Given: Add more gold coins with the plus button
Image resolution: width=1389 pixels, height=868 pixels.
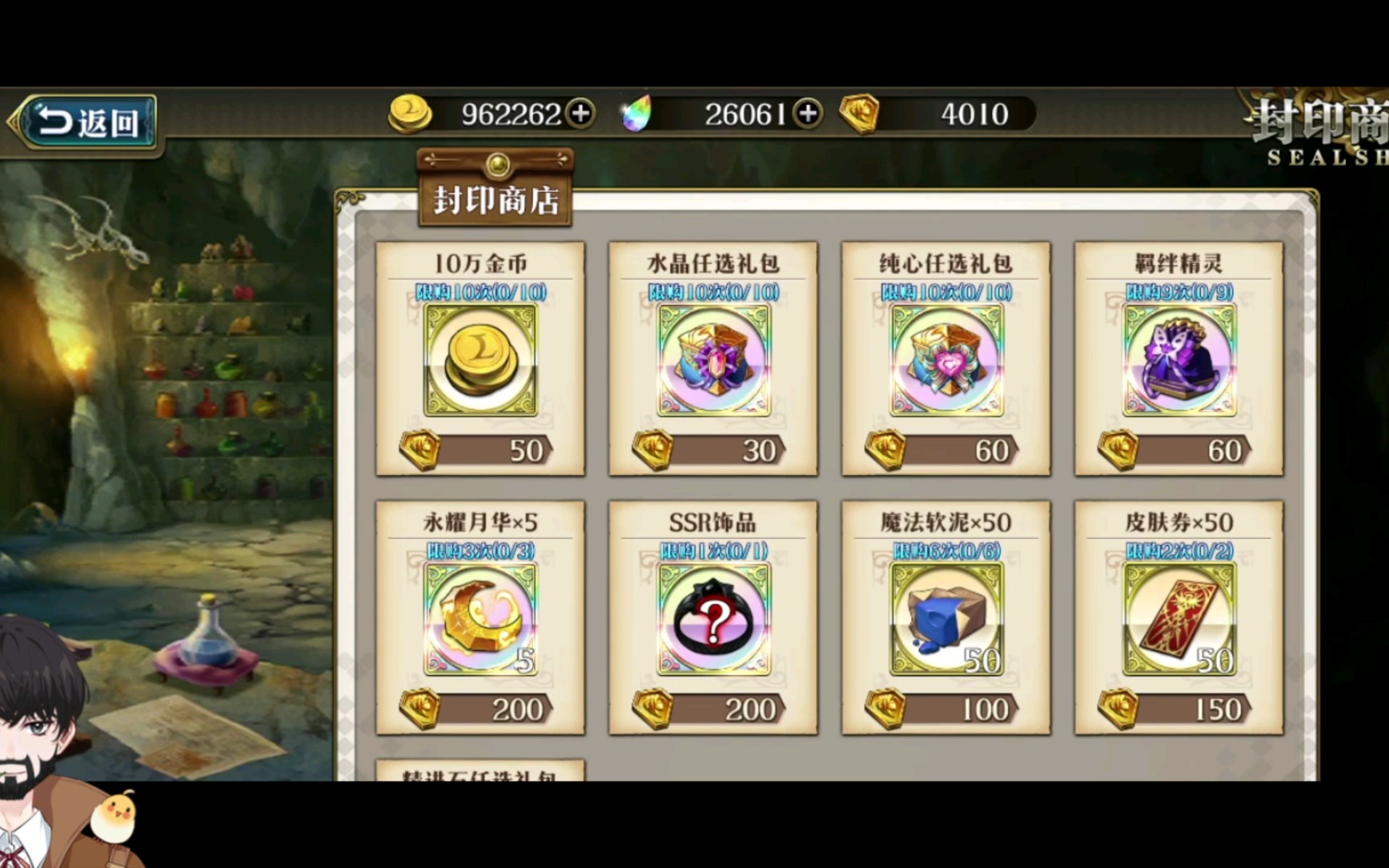Looking at the screenshot, I should [580, 113].
